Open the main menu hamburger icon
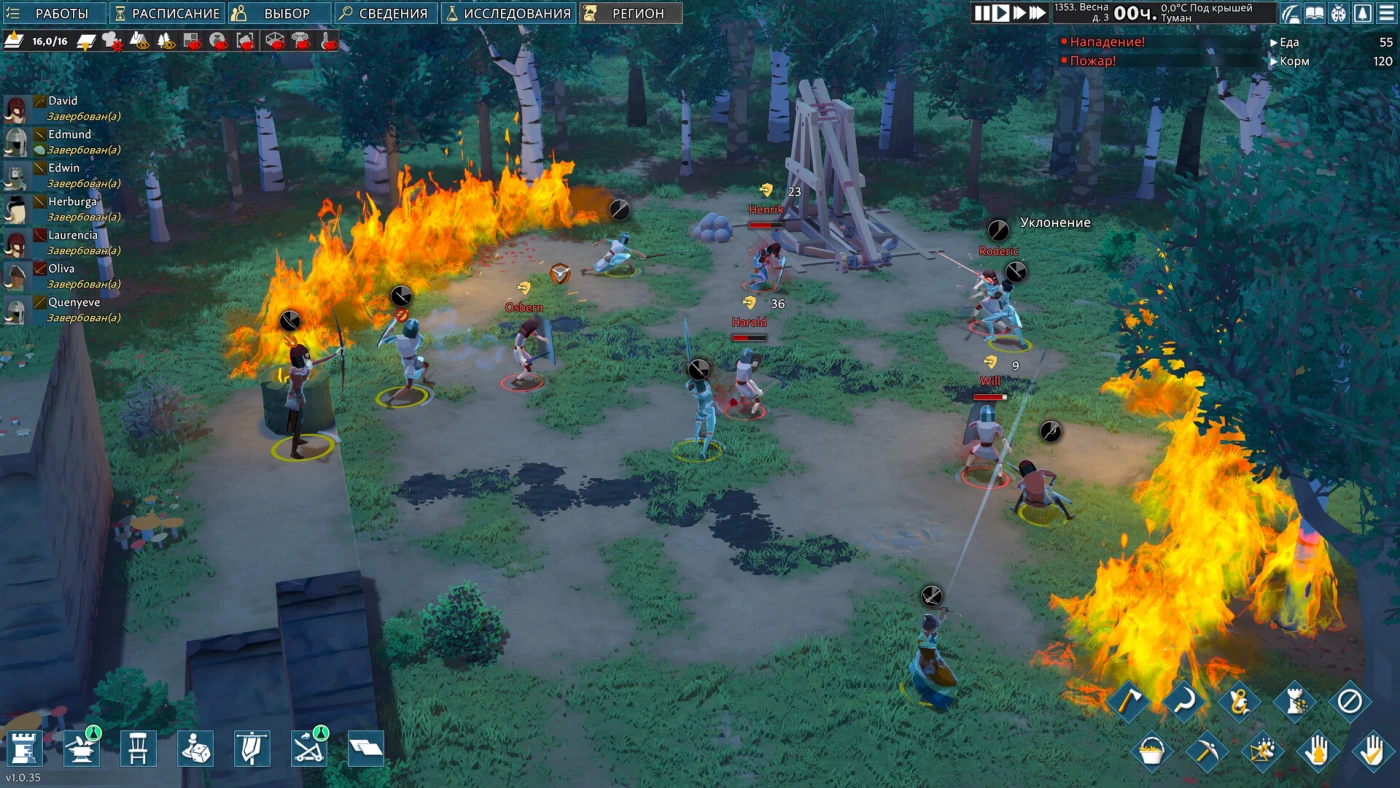This screenshot has height=788, width=1400. tap(1387, 13)
